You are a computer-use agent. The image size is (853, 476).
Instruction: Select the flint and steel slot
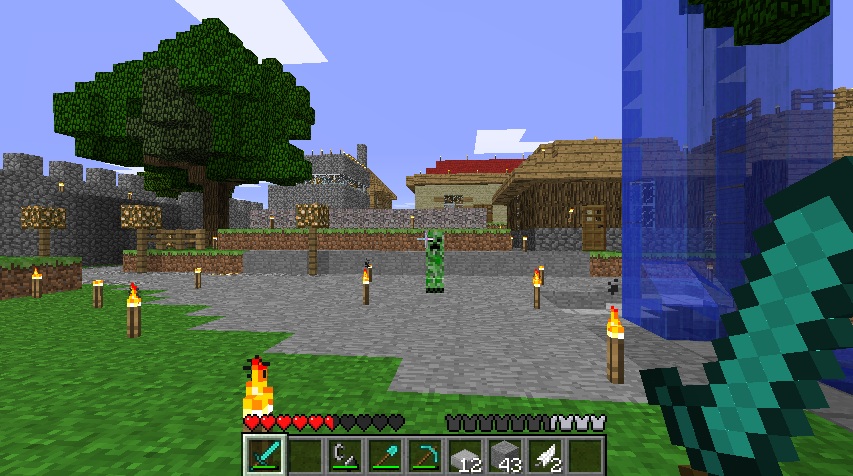click(345, 455)
